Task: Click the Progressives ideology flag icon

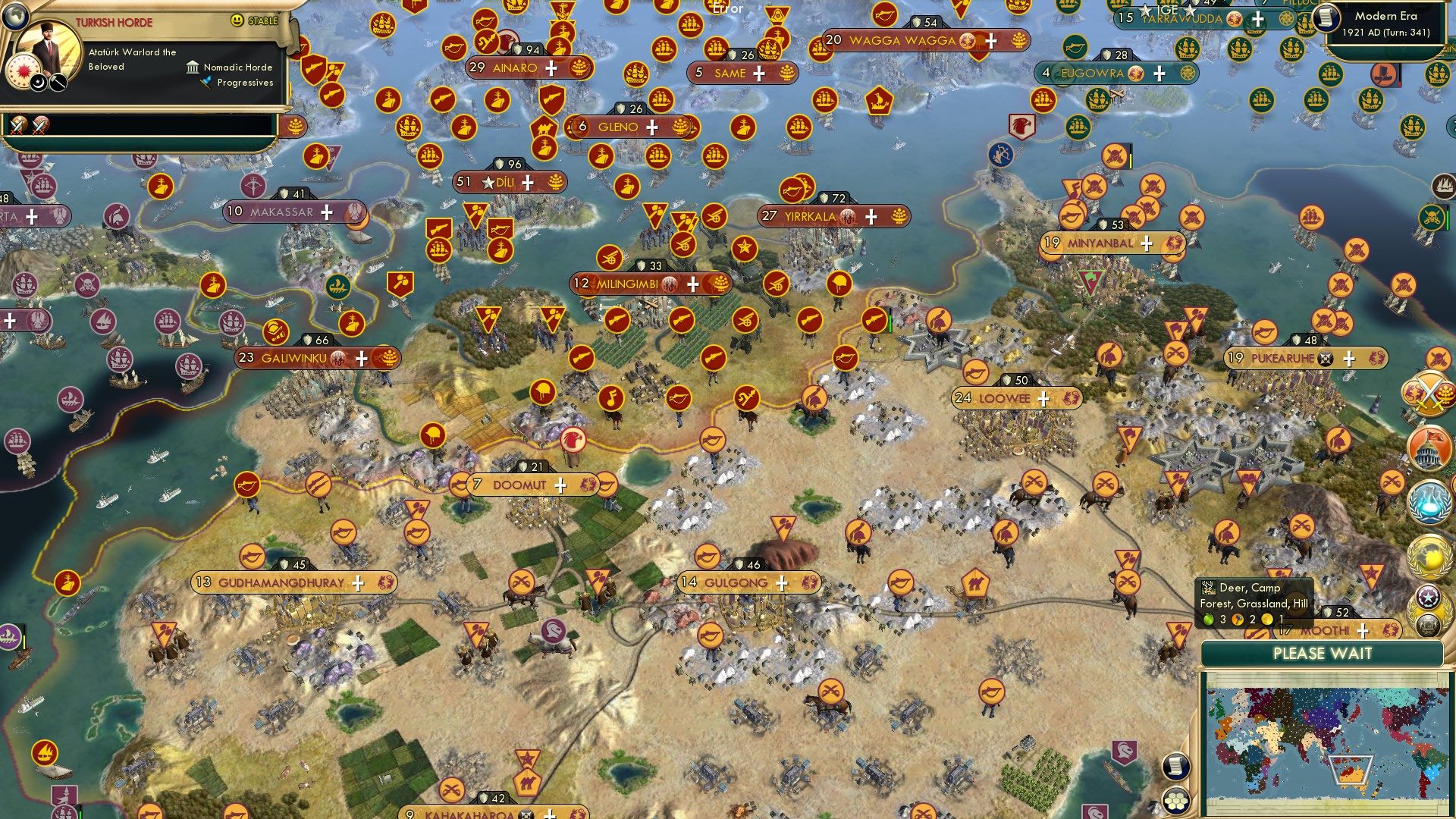Action: coord(205,82)
